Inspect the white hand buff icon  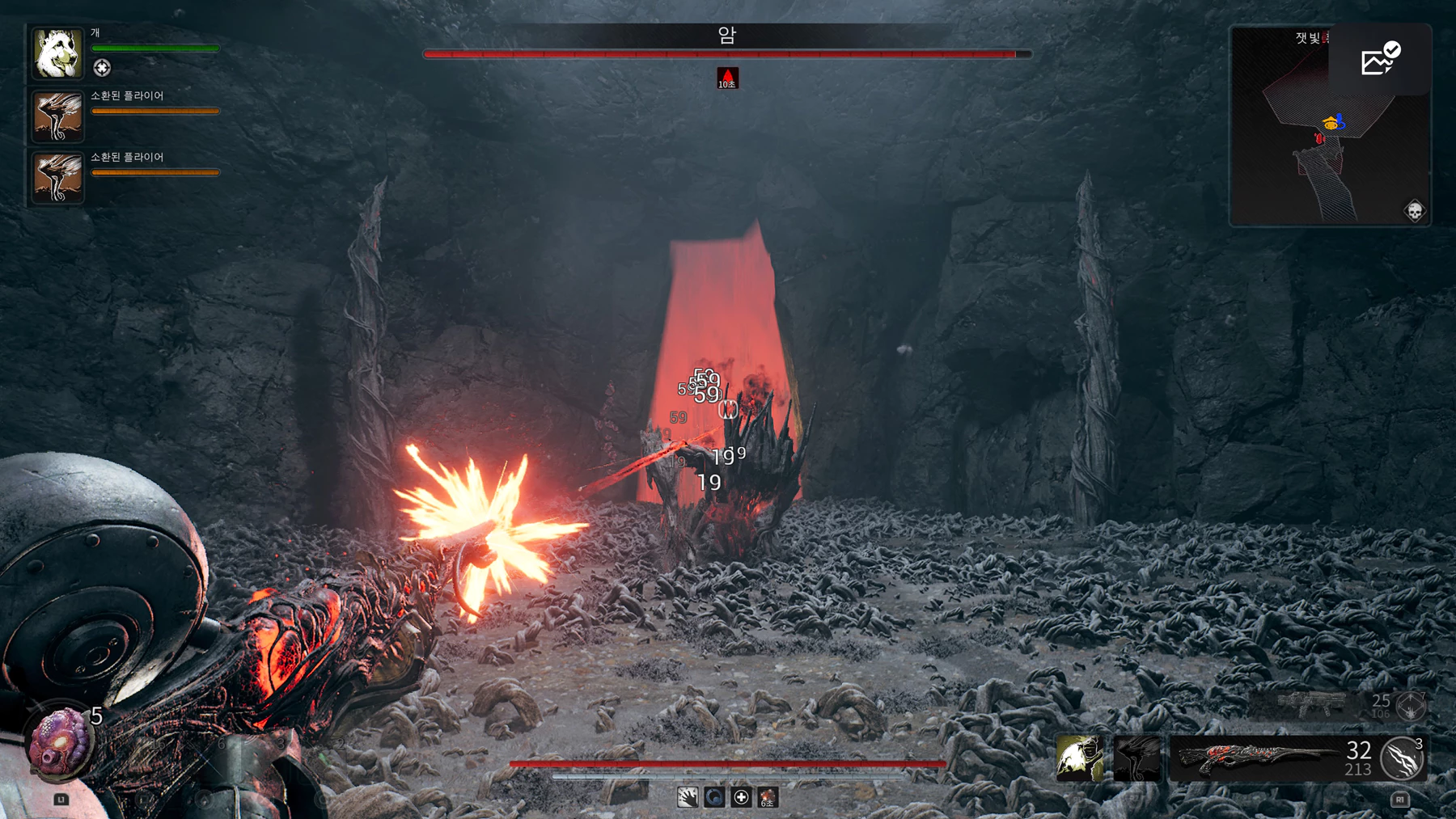coord(688,798)
